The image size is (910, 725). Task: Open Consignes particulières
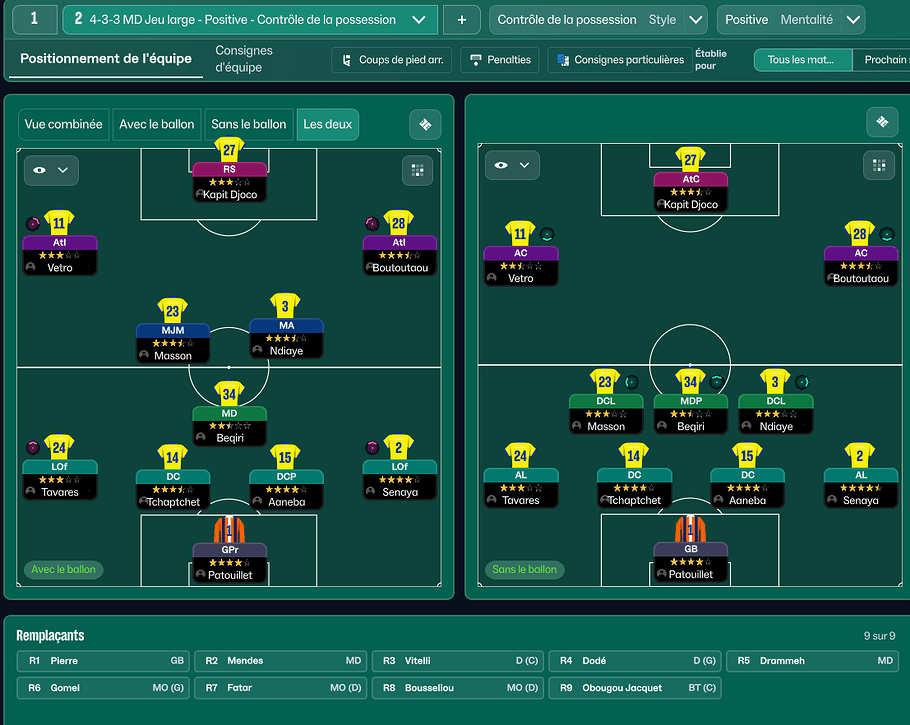pos(619,60)
